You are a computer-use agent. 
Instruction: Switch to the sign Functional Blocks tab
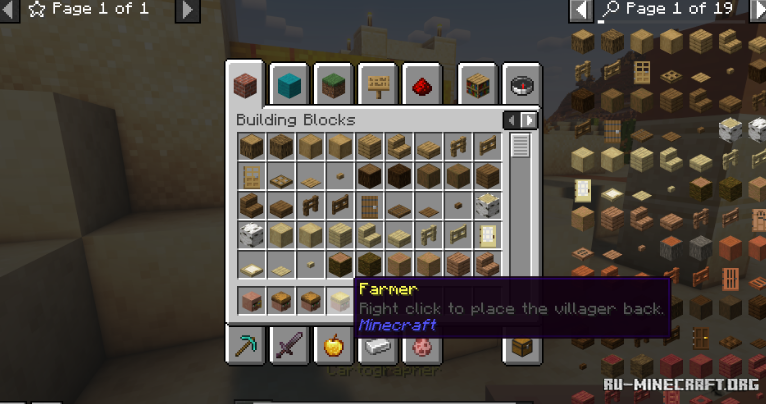(377, 84)
